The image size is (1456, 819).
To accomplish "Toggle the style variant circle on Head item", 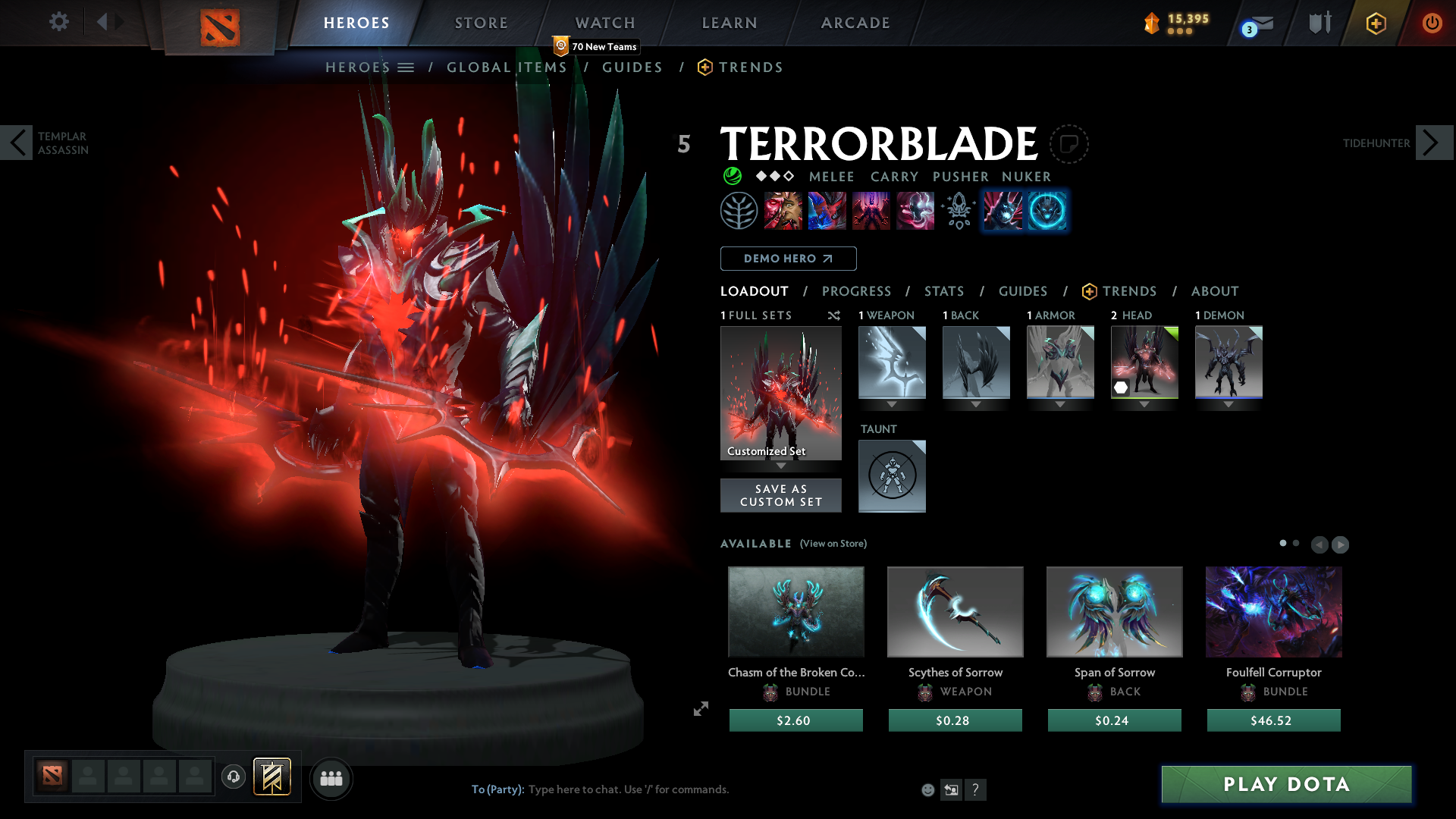I will [x=1121, y=388].
